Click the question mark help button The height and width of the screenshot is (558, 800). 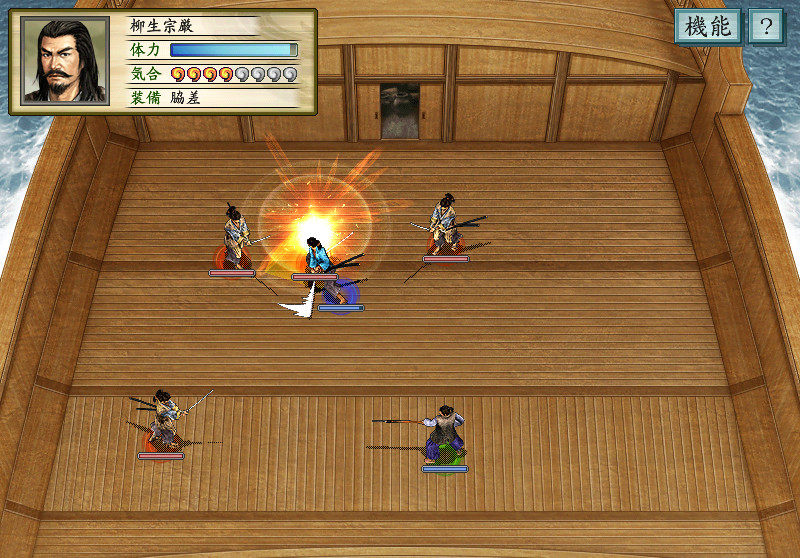[x=765, y=27]
